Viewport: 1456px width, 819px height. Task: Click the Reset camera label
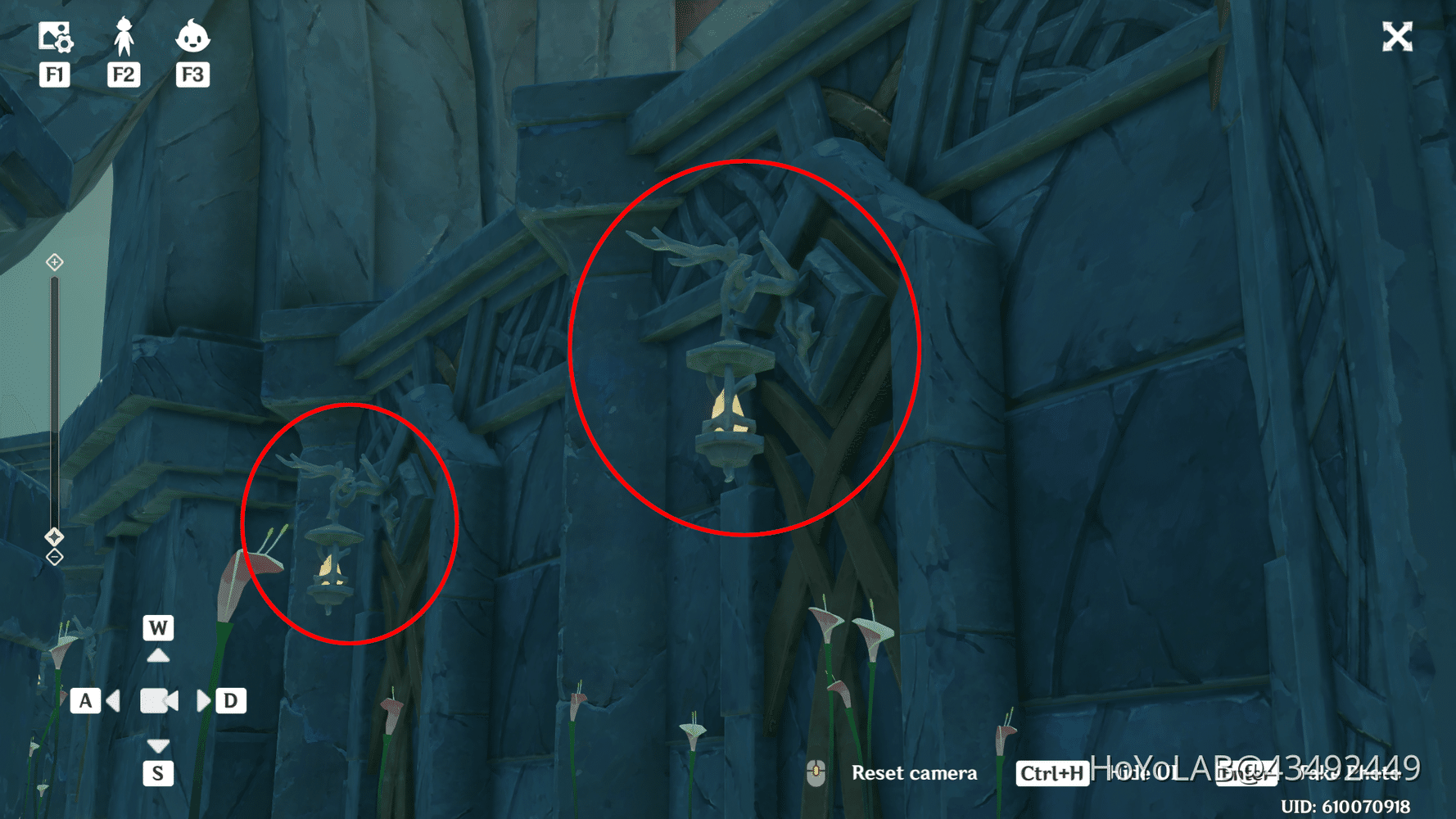pyautogui.click(x=915, y=772)
